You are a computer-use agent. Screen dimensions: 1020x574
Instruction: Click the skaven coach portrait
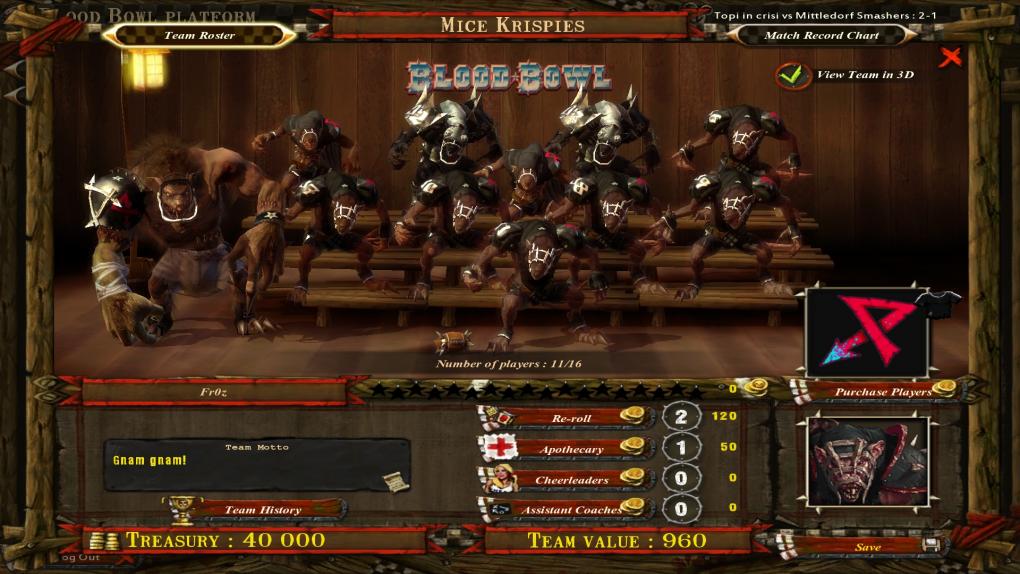tap(867, 462)
